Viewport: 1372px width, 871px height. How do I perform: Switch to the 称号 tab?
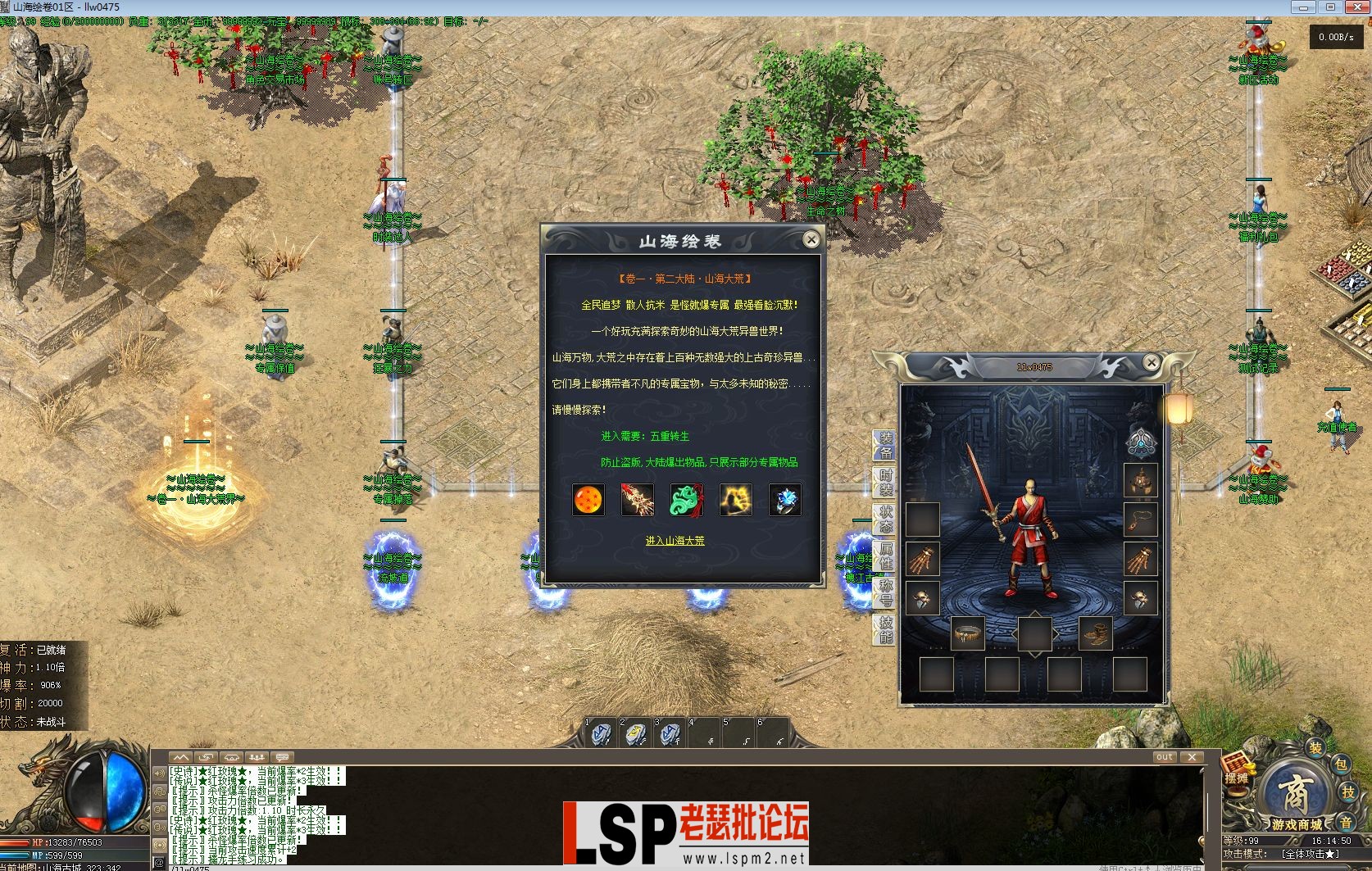[x=885, y=592]
